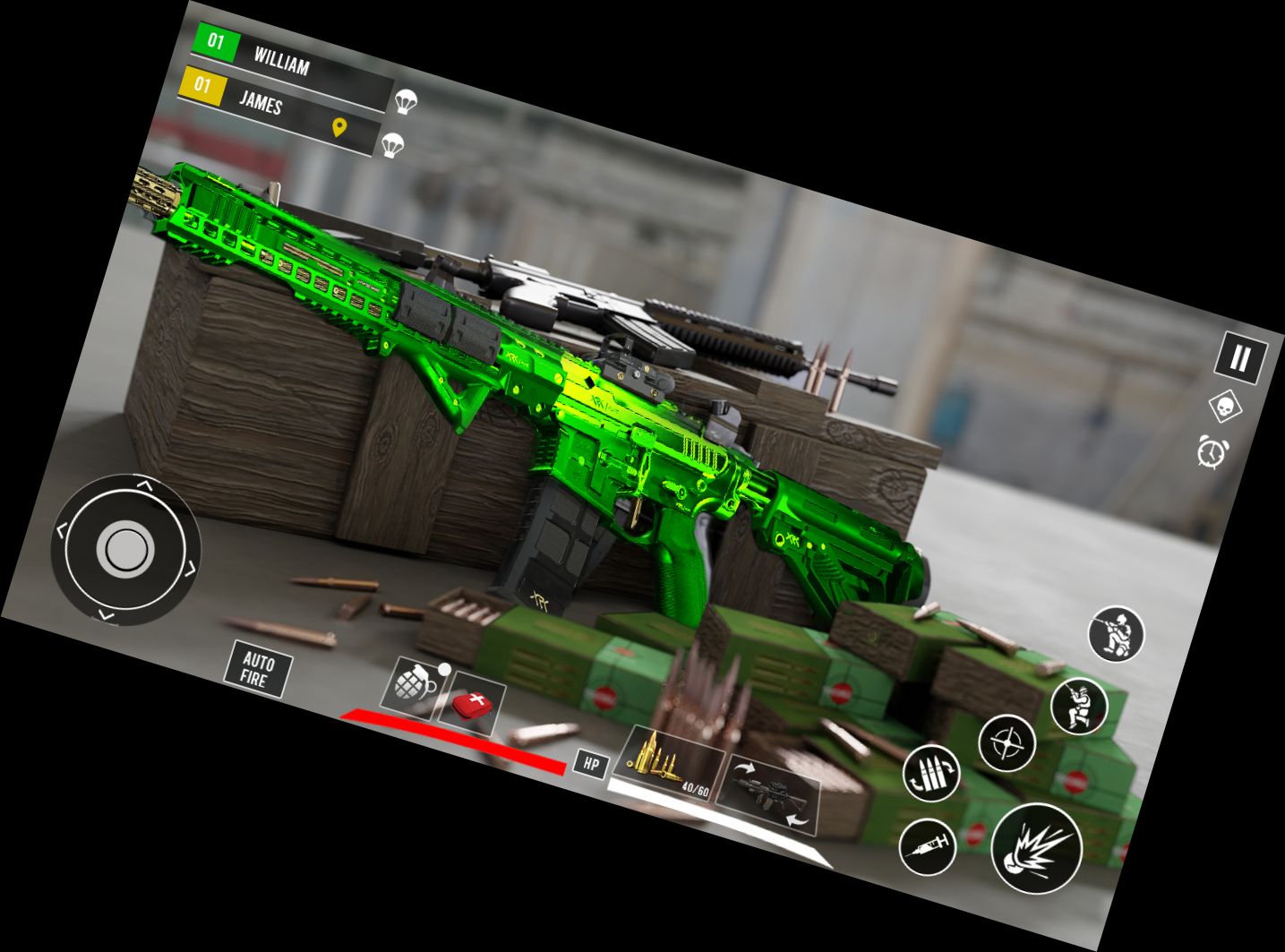Tap the crouching shooter icon
Viewport: 1285px width, 952px height.
(x=1114, y=634)
